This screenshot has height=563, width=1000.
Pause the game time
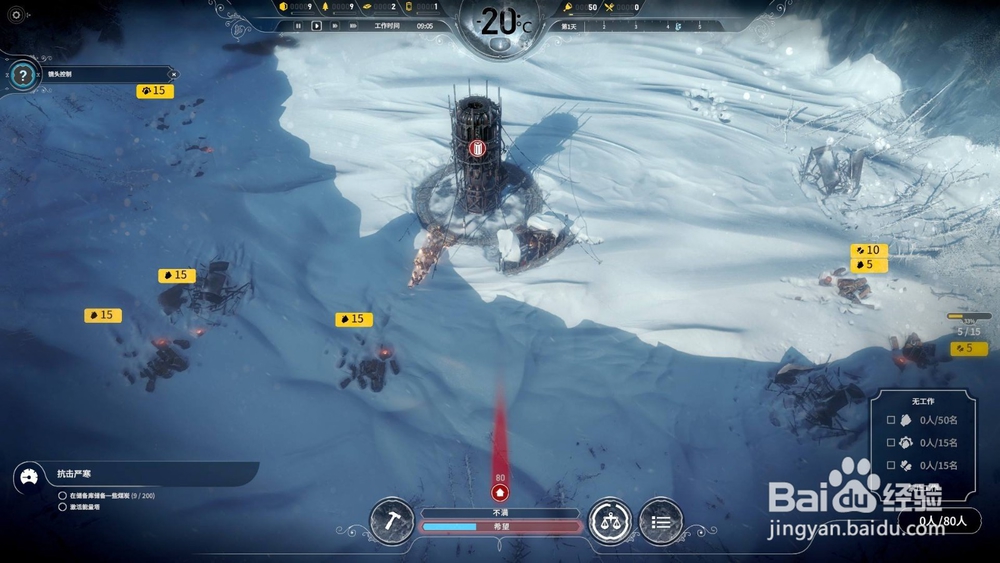point(298,26)
